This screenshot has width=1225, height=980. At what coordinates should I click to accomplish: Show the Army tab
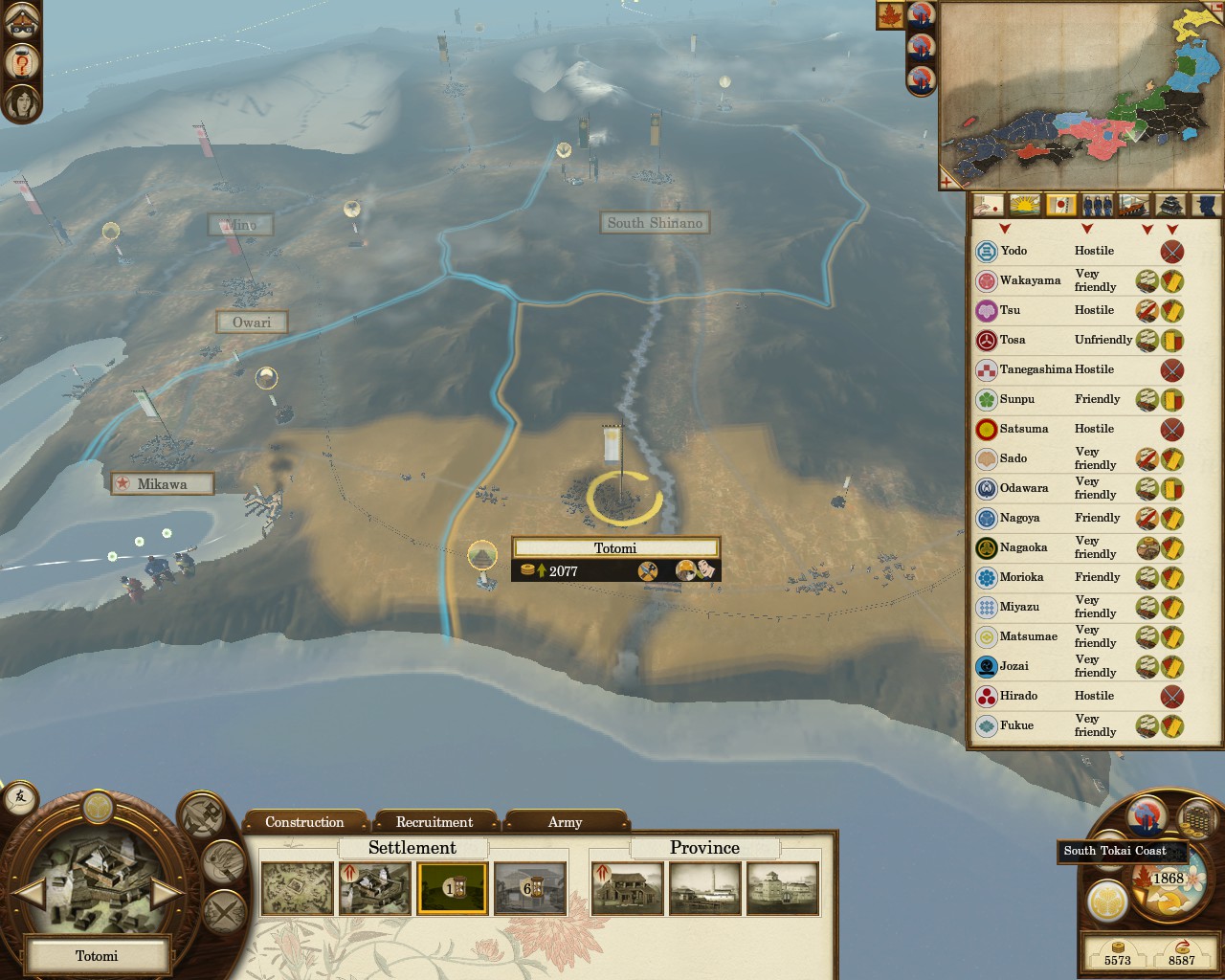(565, 822)
